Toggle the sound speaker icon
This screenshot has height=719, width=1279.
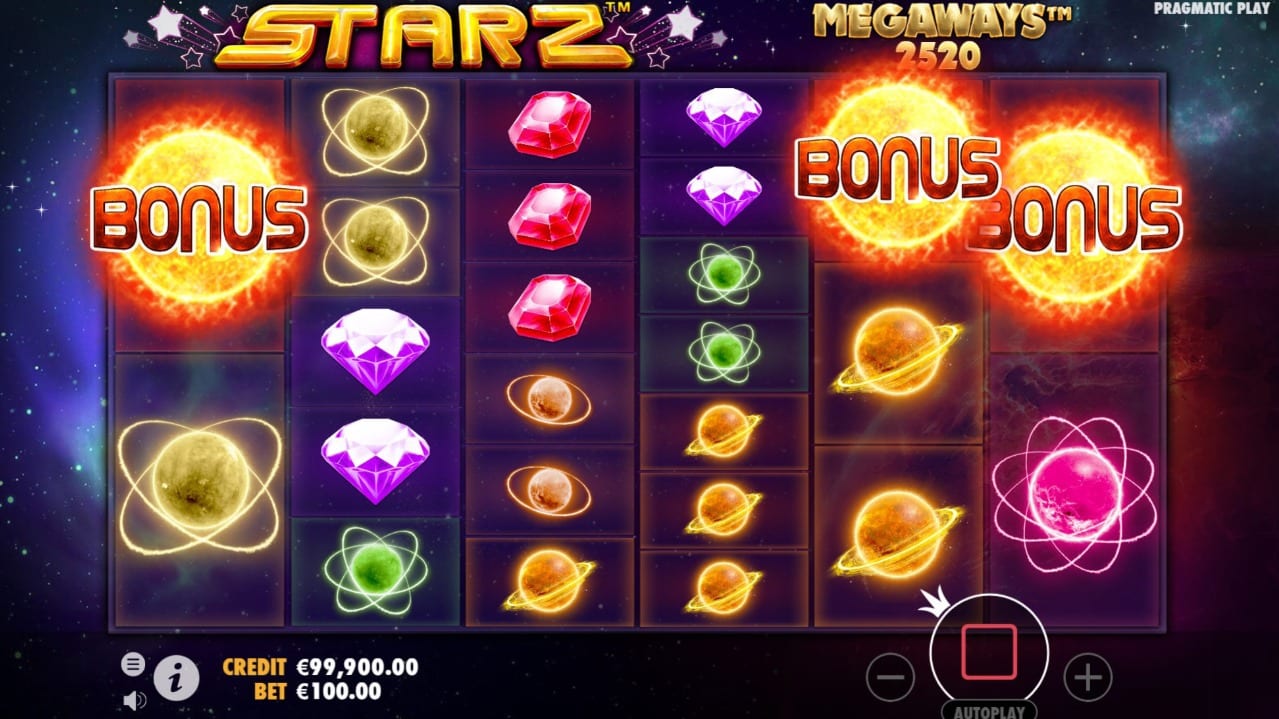[x=133, y=700]
